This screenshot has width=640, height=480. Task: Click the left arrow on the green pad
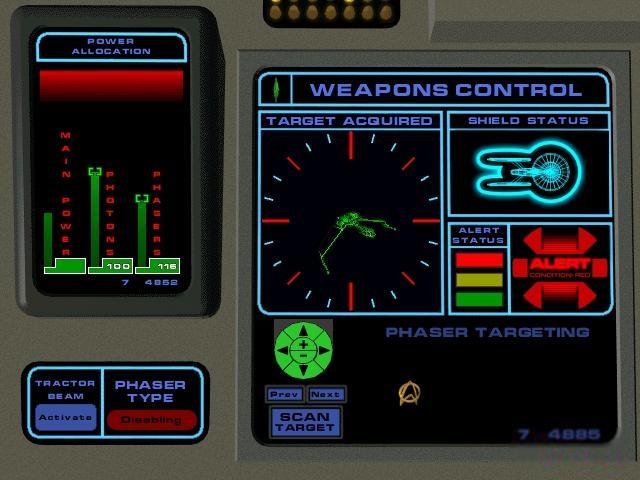[283, 348]
